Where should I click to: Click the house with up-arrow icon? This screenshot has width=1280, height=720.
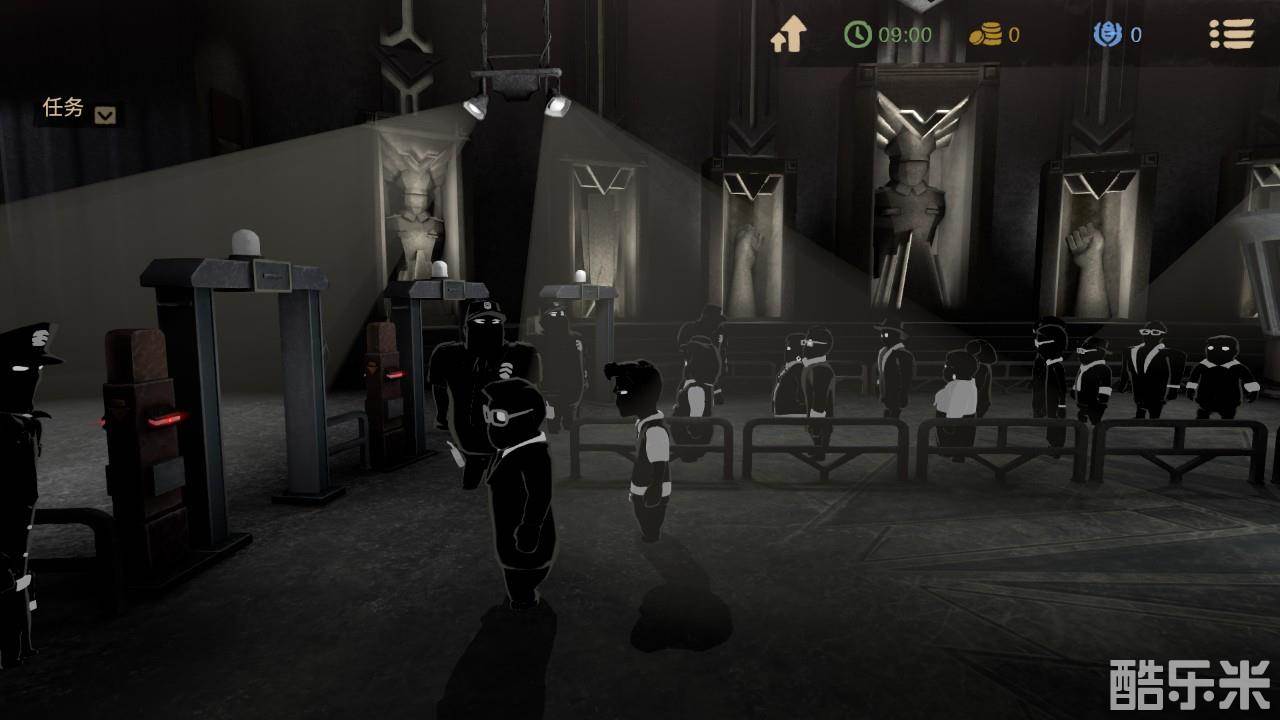pos(788,35)
